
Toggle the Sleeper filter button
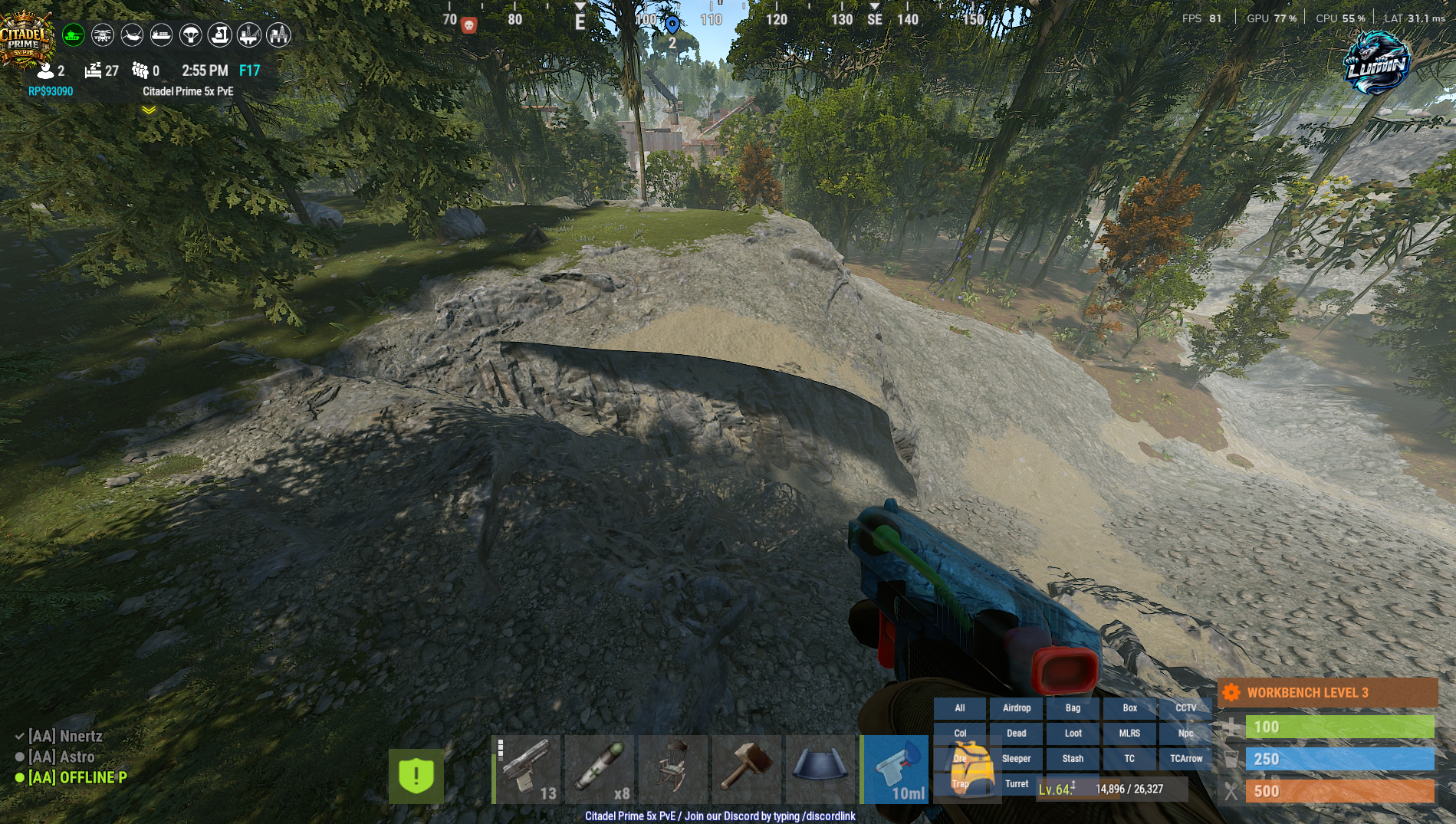(x=1017, y=759)
